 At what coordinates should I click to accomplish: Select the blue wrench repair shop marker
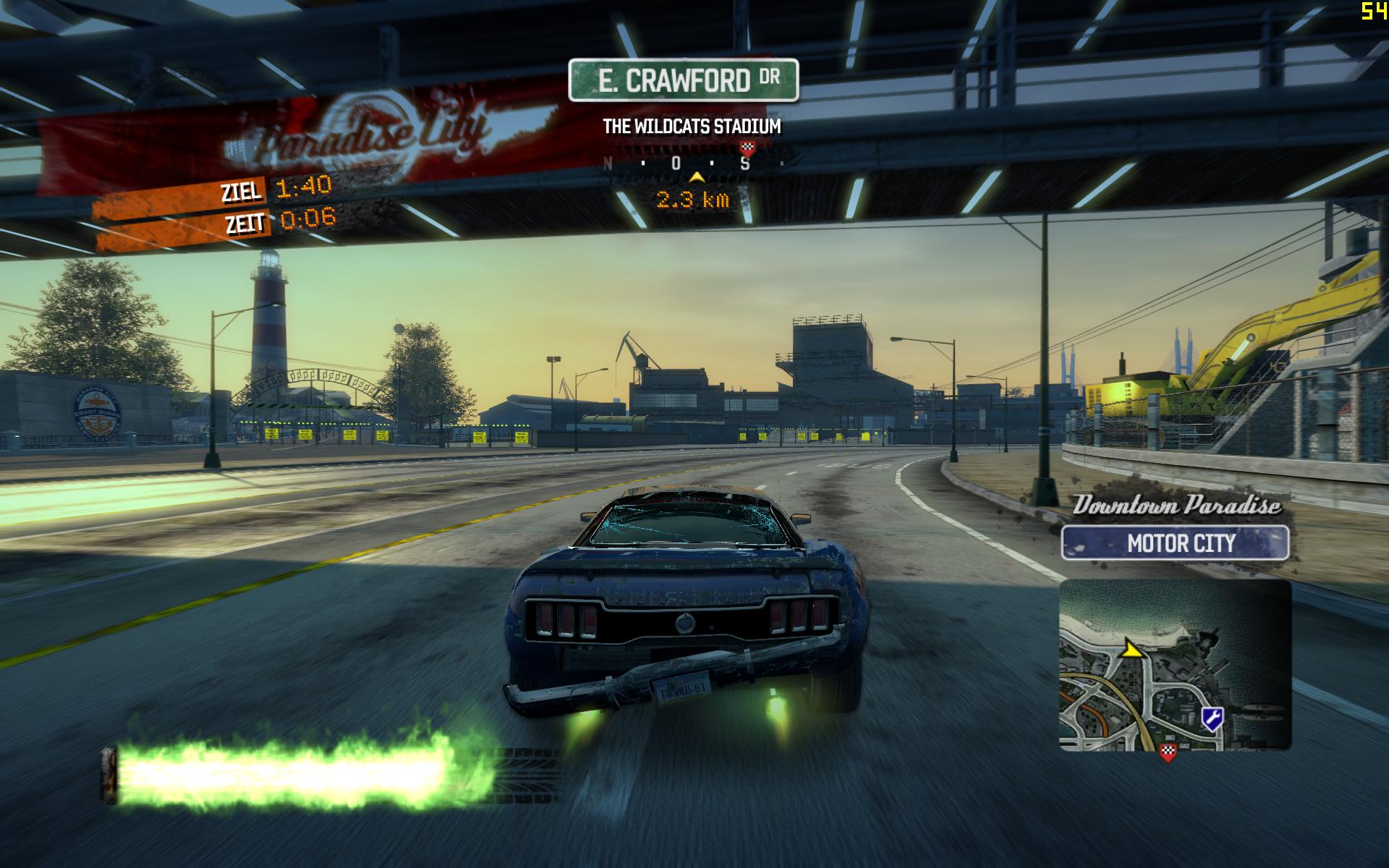coord(1212,717)
